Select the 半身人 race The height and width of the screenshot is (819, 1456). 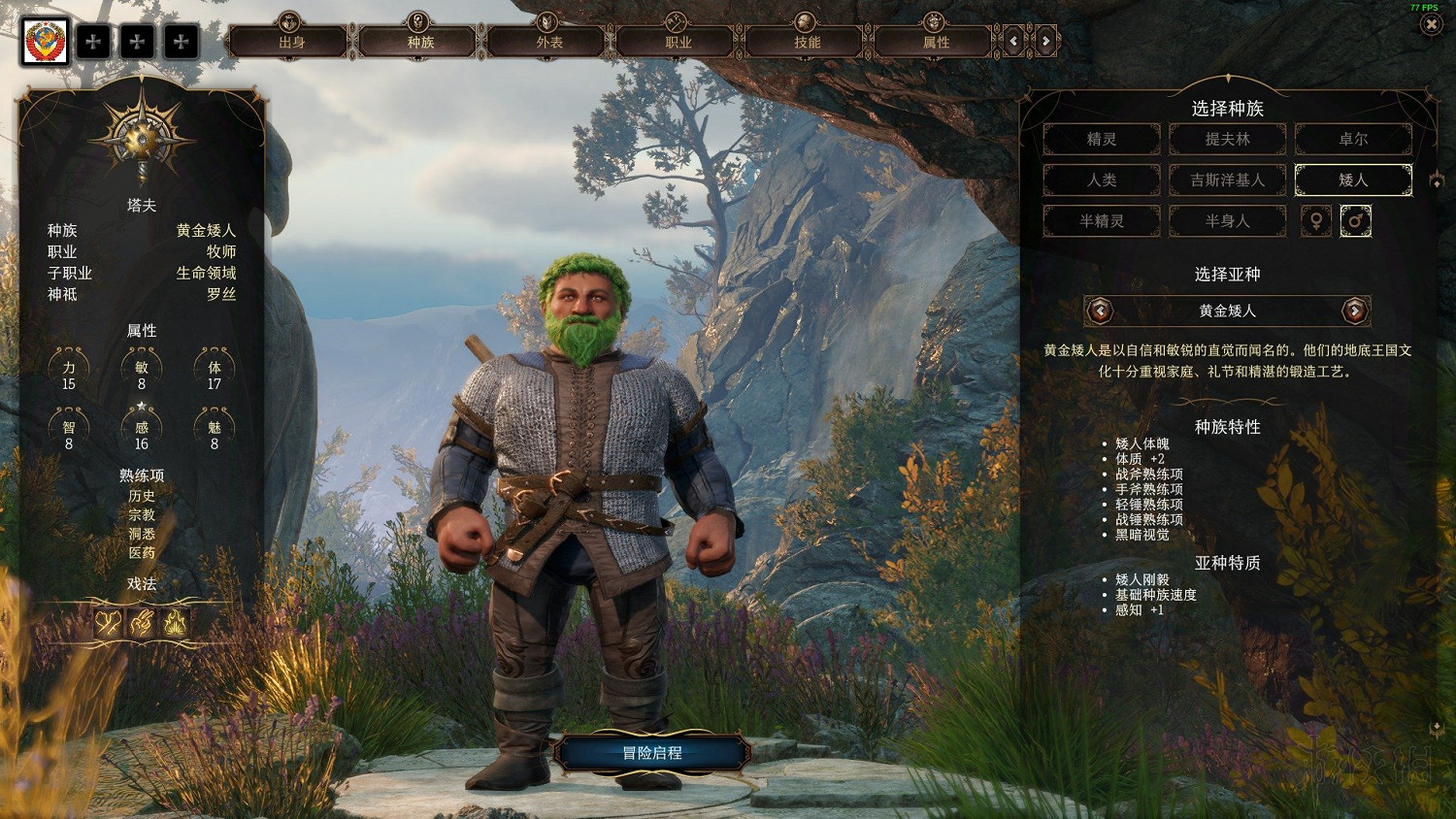point(1228,220)
